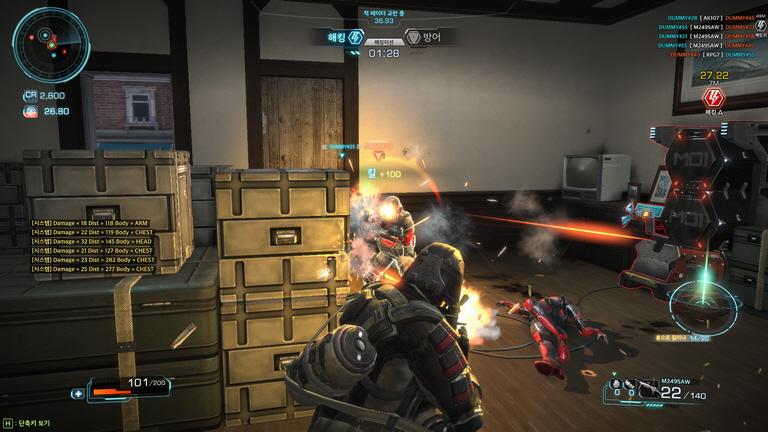This screenshot has height=432, width=768.
Task: Open the system damage log panel
Action: pyautogui.click(x=92, y=246)
